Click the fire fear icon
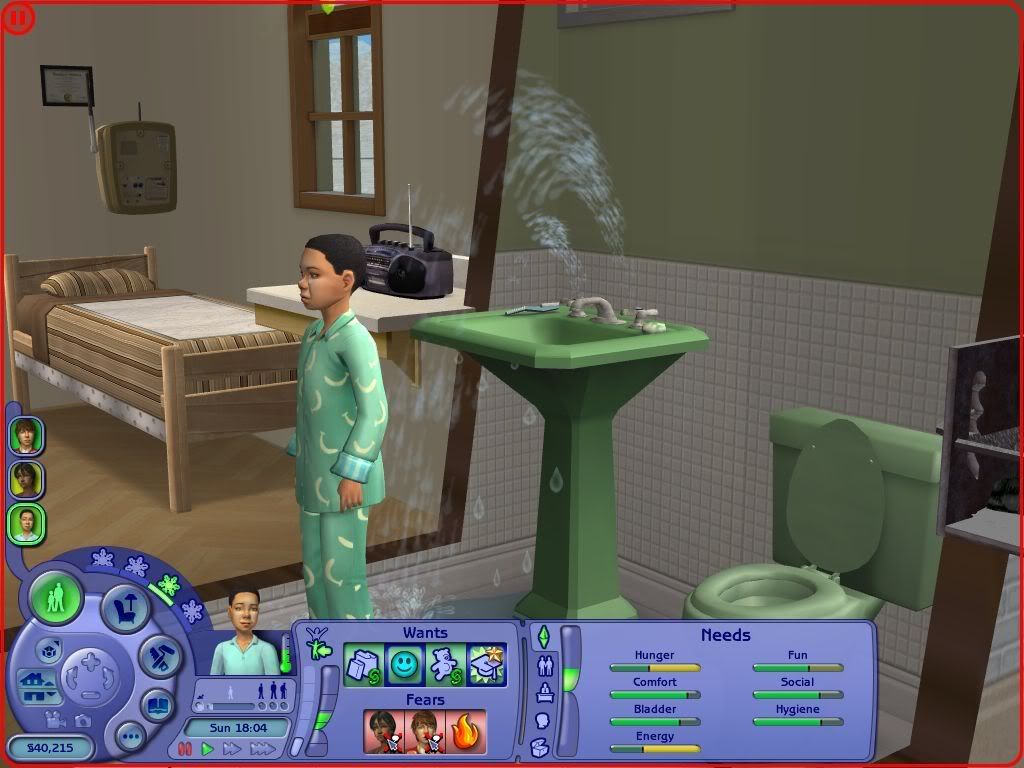This screenshot has height=768, width=1024. tap(466, 731)
